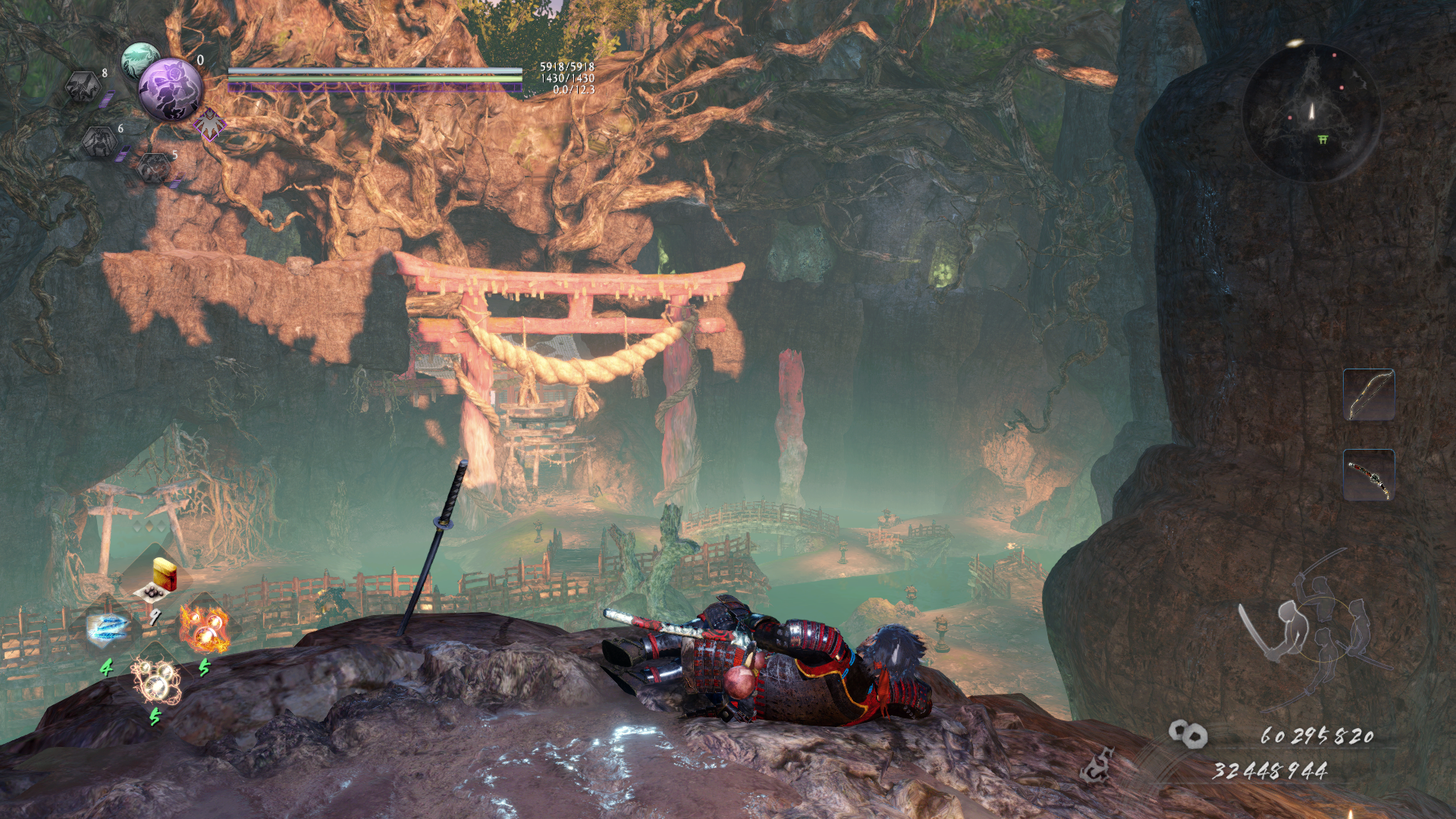This screenshot has height=819, width=1456.
Task: Select the purple guardian spirit orb
Action: click(171, 89)
